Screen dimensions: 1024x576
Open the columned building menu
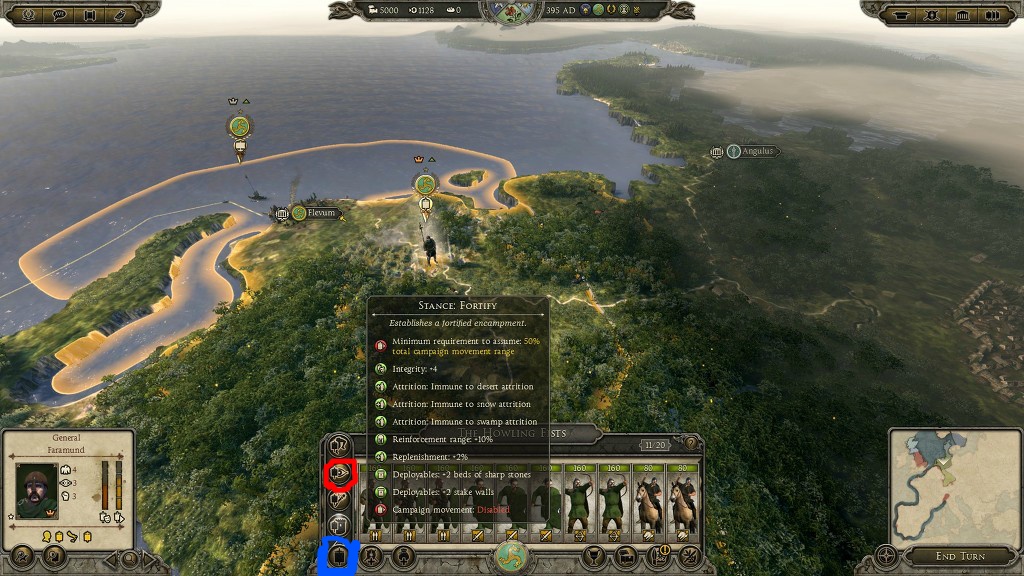pyautogui.click(x=963, y=15)
